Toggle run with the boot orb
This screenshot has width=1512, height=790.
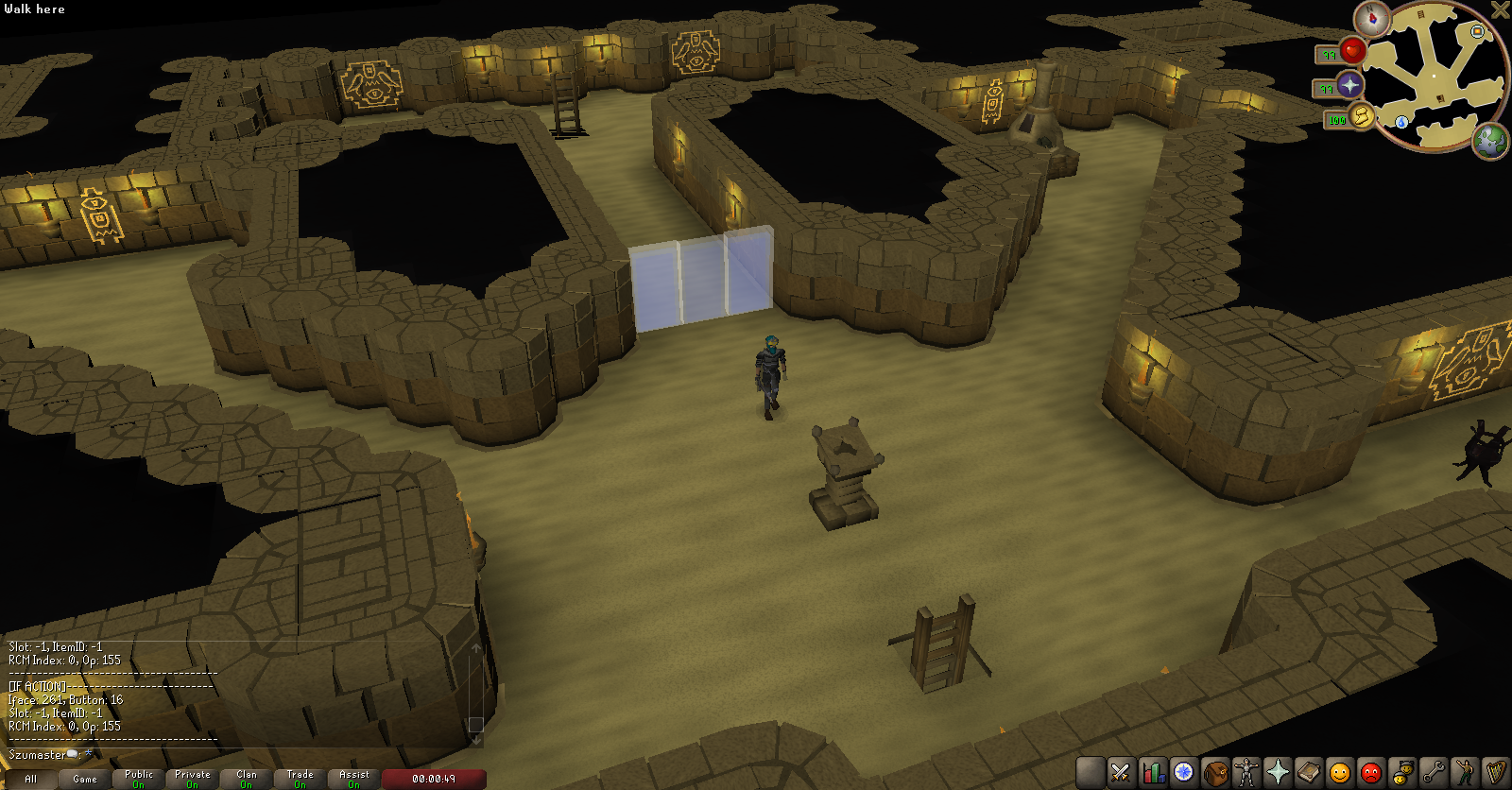pyautogui.click(x=1361, y=116)
